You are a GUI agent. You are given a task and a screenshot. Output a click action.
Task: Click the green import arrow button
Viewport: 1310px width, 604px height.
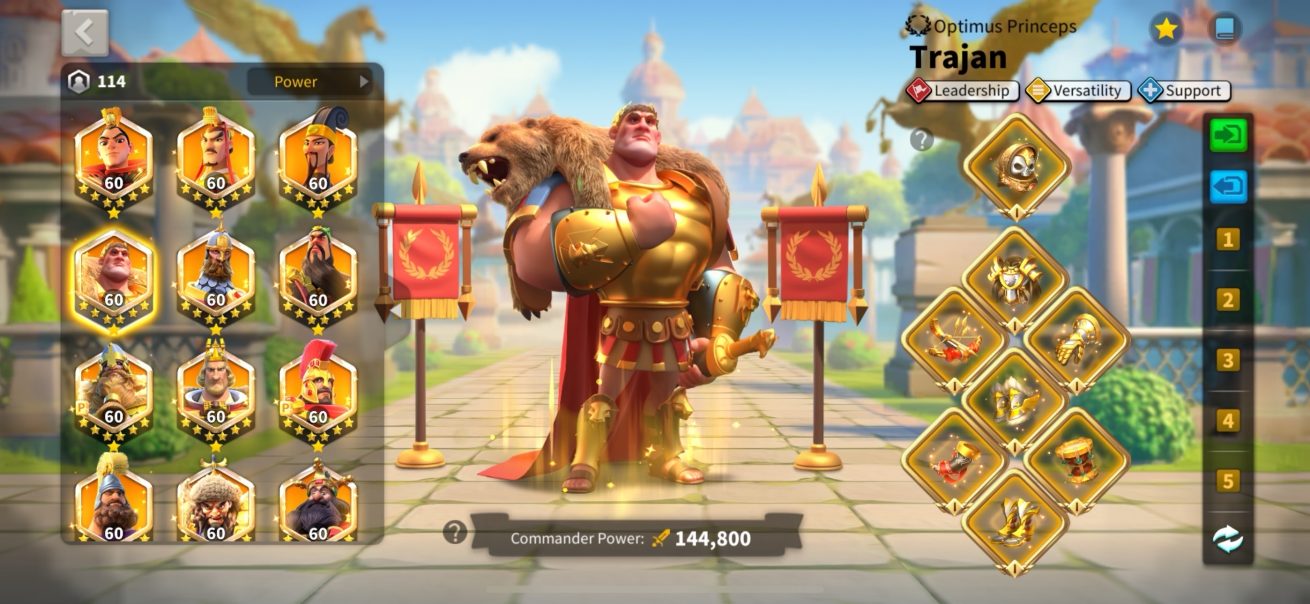click(x=1228, y=135)
